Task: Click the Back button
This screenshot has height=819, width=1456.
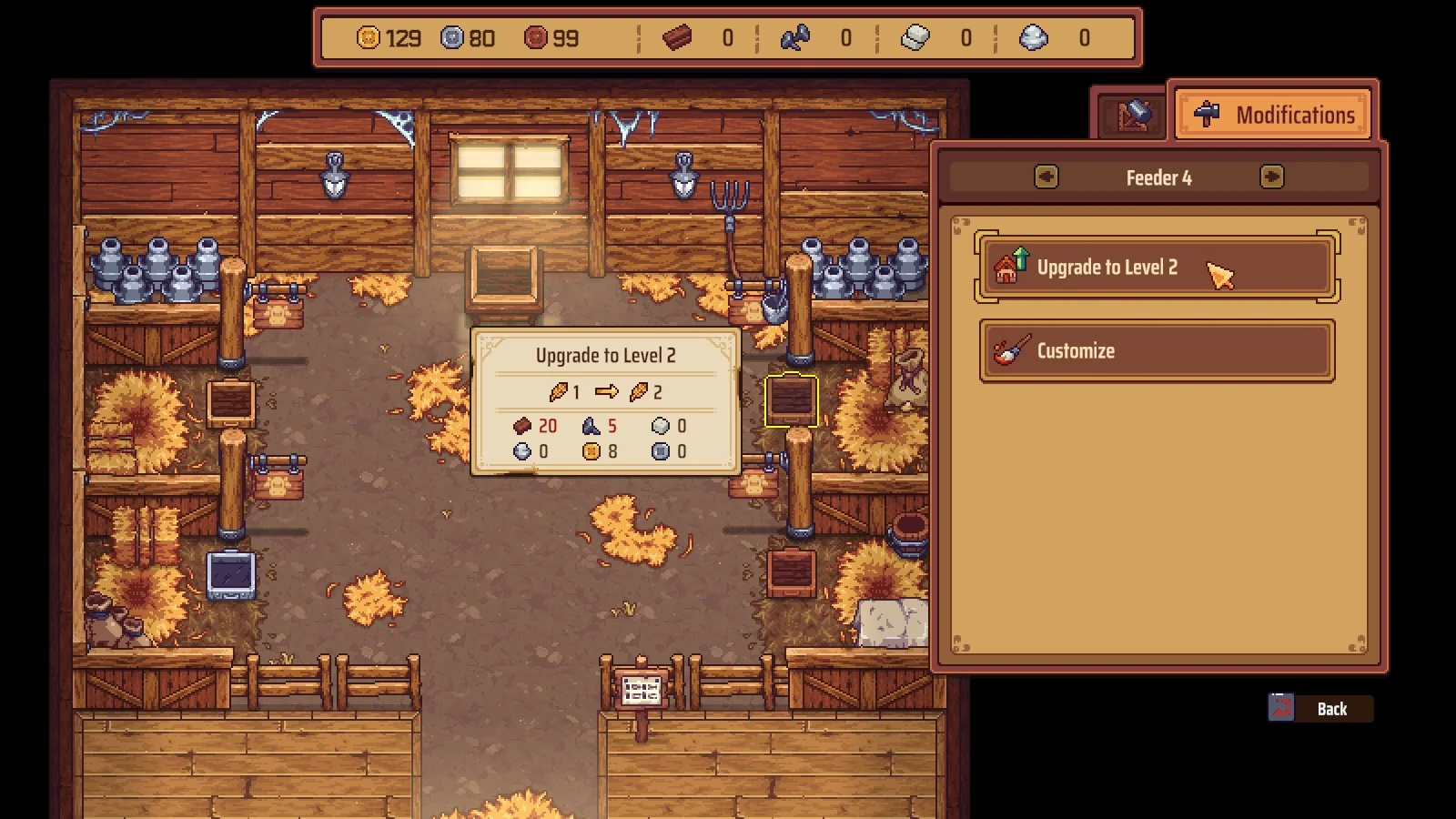Action: point(1321,708)
